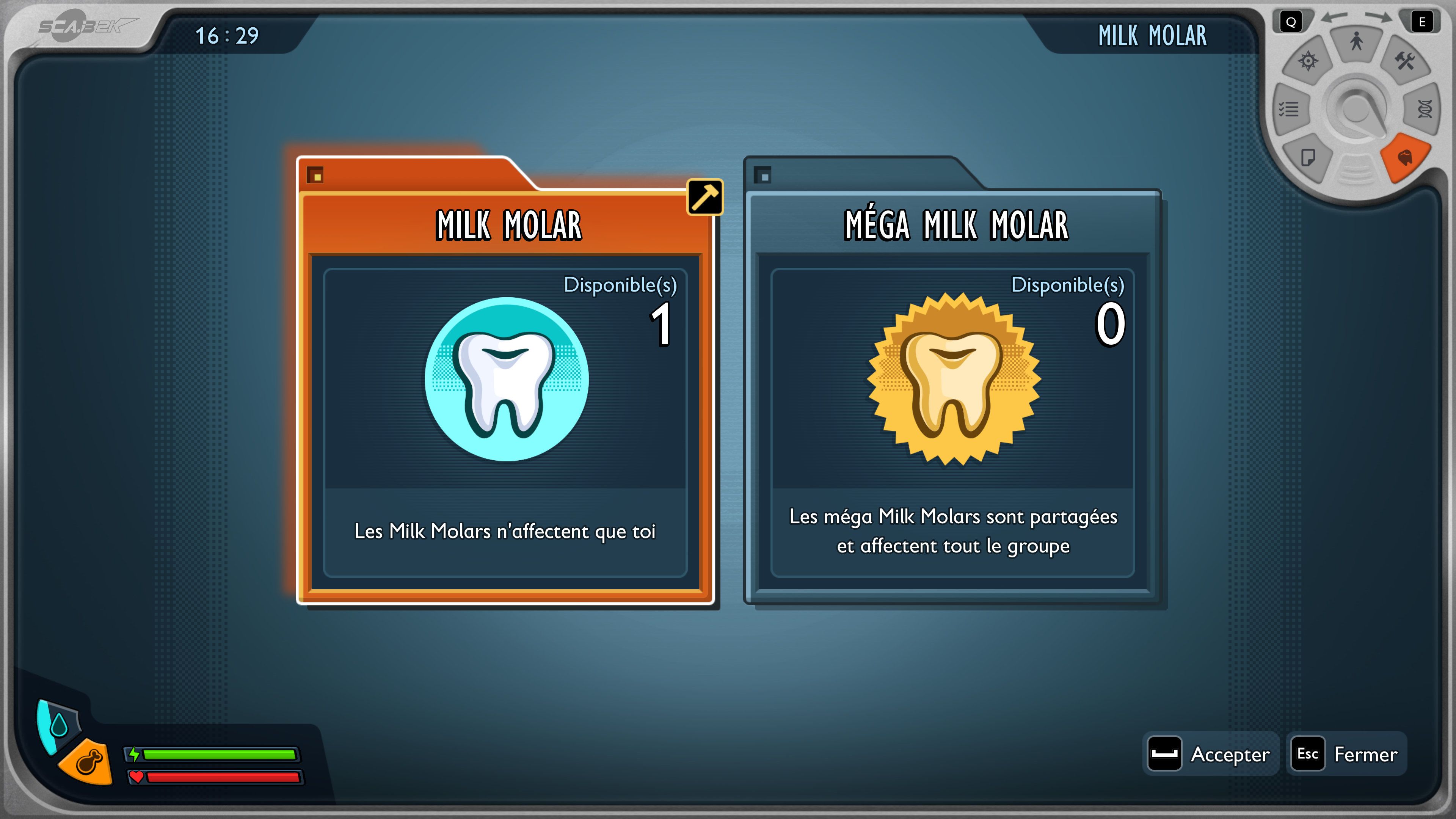Open the Crafting menu via hammer and wrench icon
The height and width of the screenshot is (819, 1456).
1404,61
